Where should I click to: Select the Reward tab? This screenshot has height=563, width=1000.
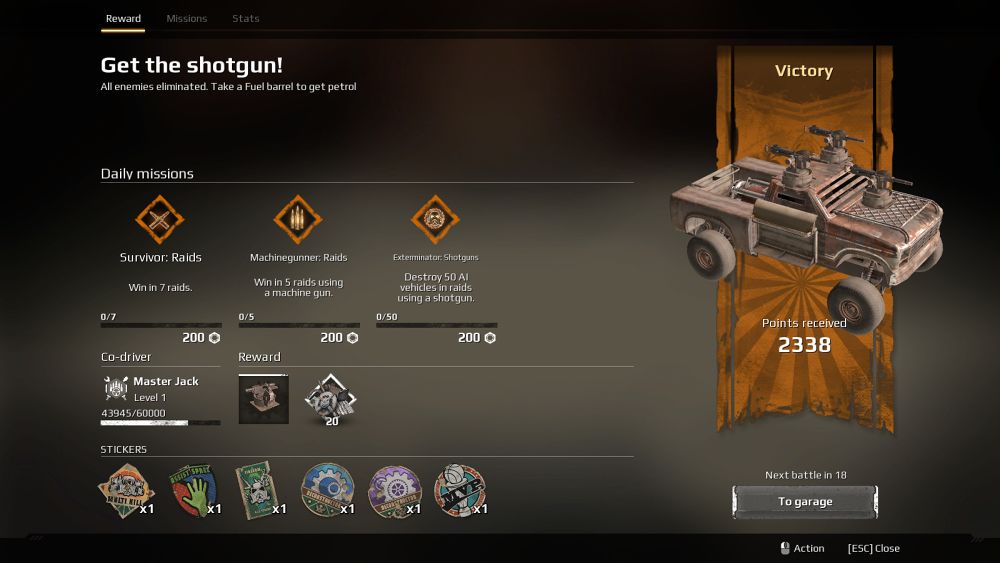(x=123, y=19)
